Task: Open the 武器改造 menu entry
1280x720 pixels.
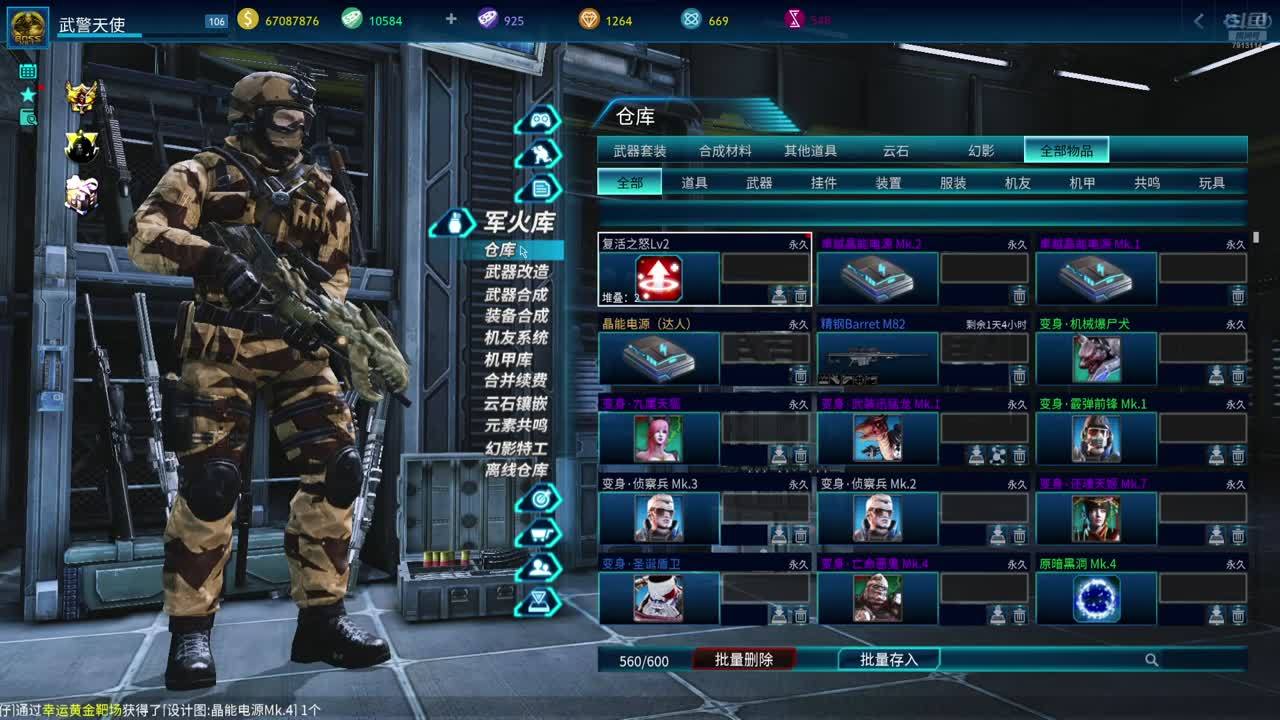Action: coord(516,272)
